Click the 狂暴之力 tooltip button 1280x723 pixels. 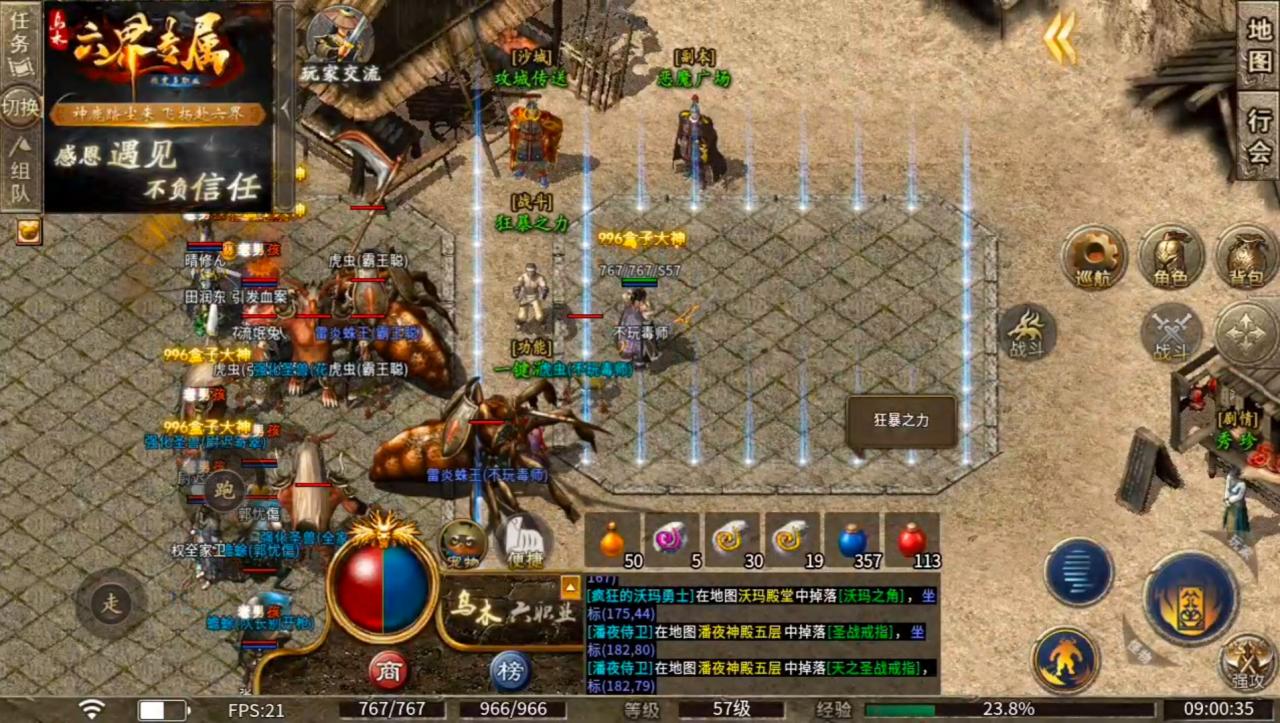(902, 421)
